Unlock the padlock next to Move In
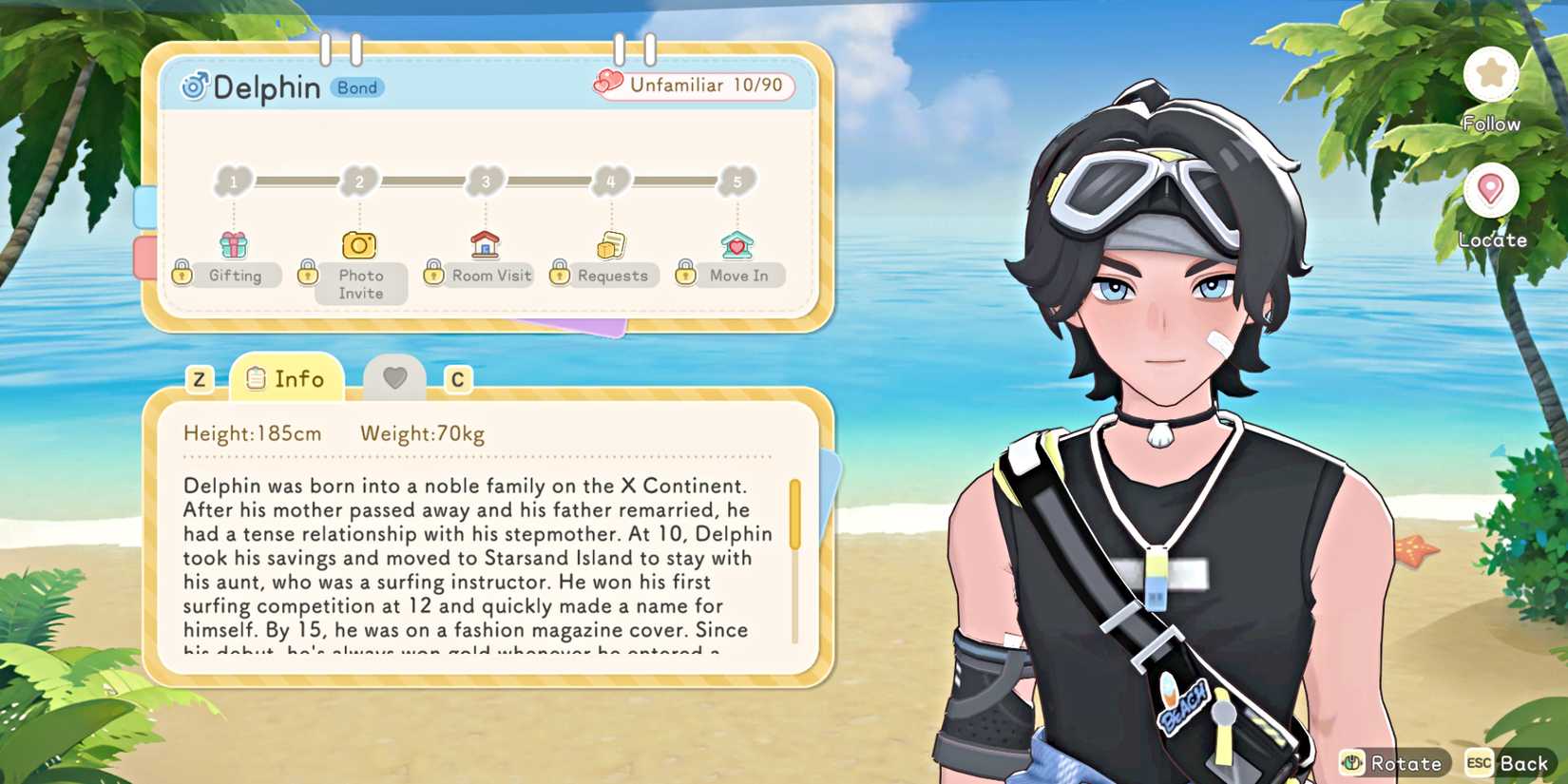This screenshot has width=1568, height=784. [x=685, y=273]
